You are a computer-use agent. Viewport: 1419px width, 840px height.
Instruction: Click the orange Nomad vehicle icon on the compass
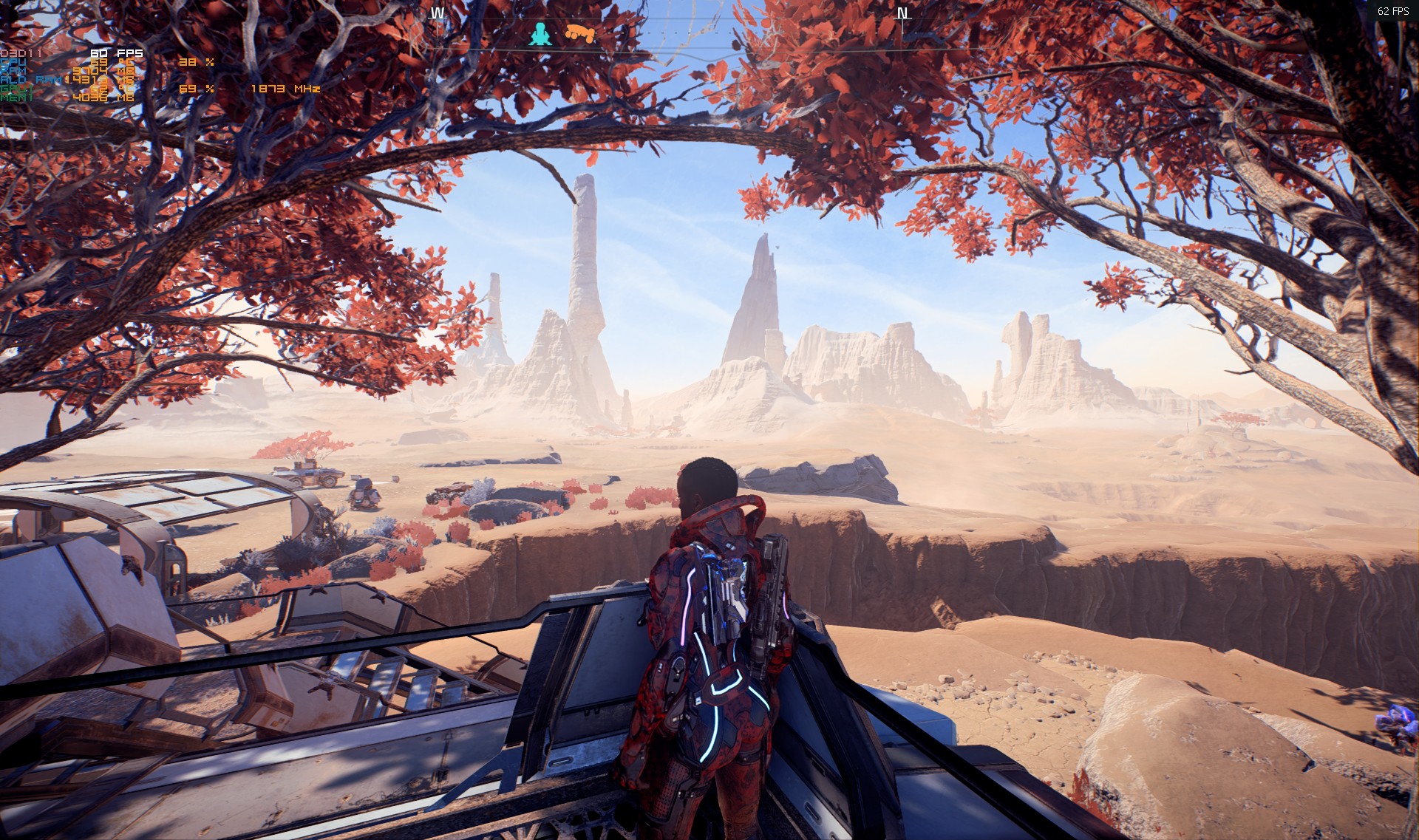click(580, 31)
